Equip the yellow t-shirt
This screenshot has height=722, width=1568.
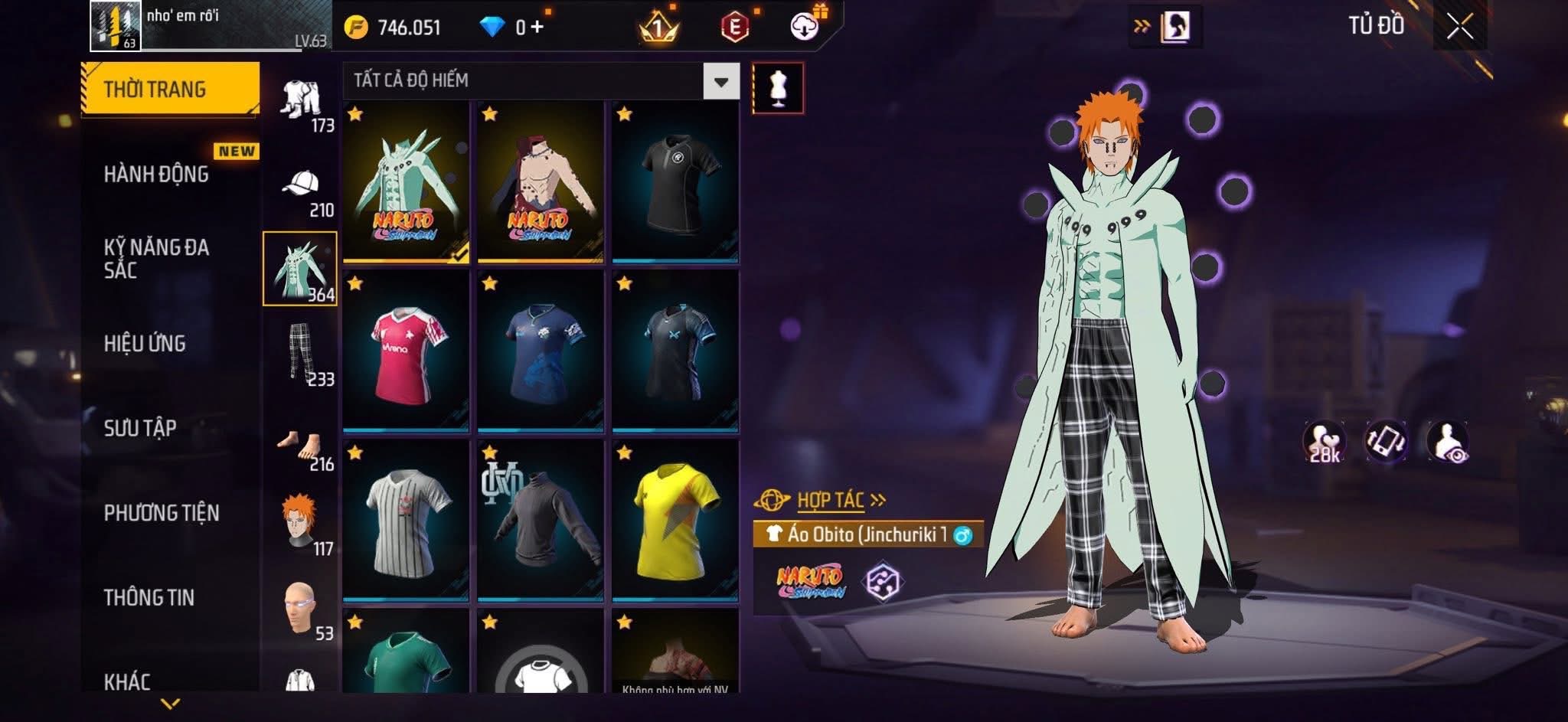pos(675,521)
